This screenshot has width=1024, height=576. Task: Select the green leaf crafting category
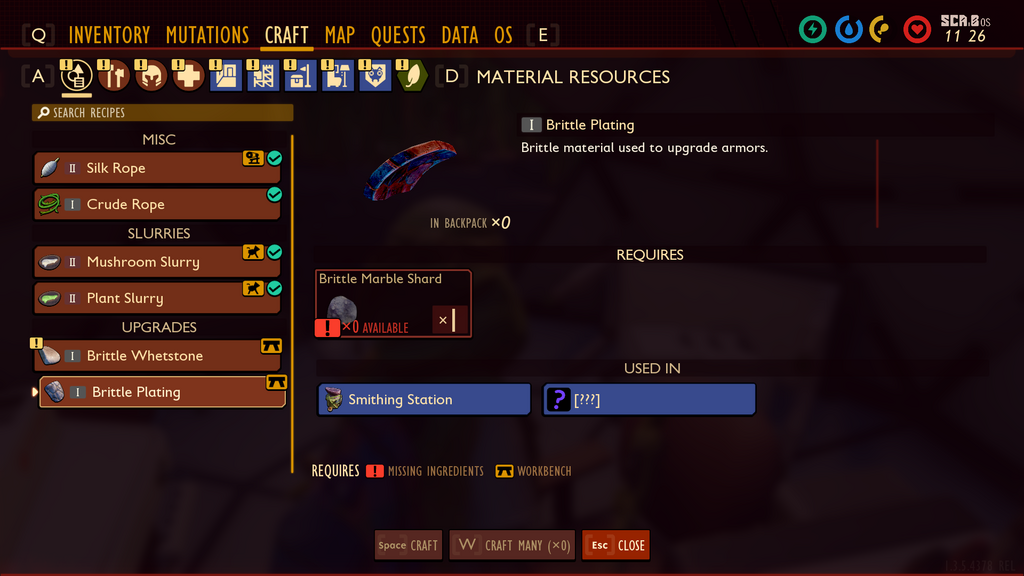click(412, 76)
